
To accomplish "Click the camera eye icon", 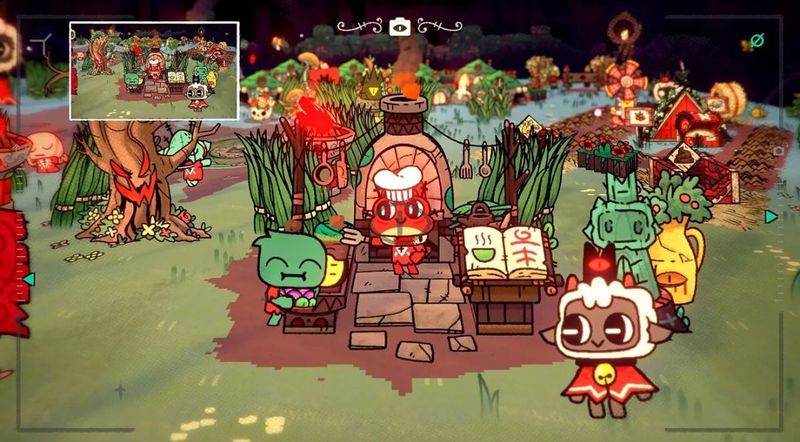I will click(399, 27).
